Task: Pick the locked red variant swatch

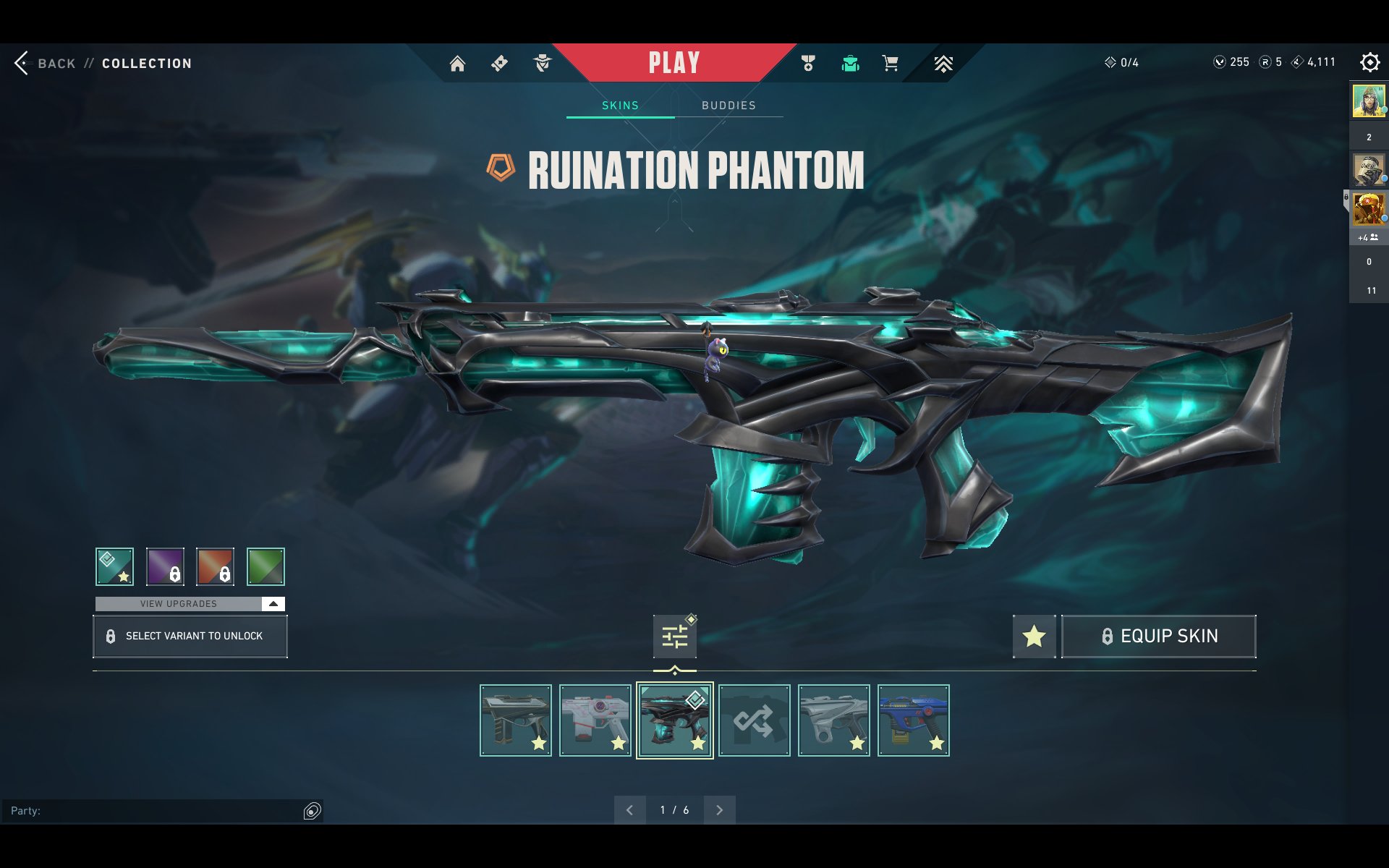Action: (x=215, y=566)
